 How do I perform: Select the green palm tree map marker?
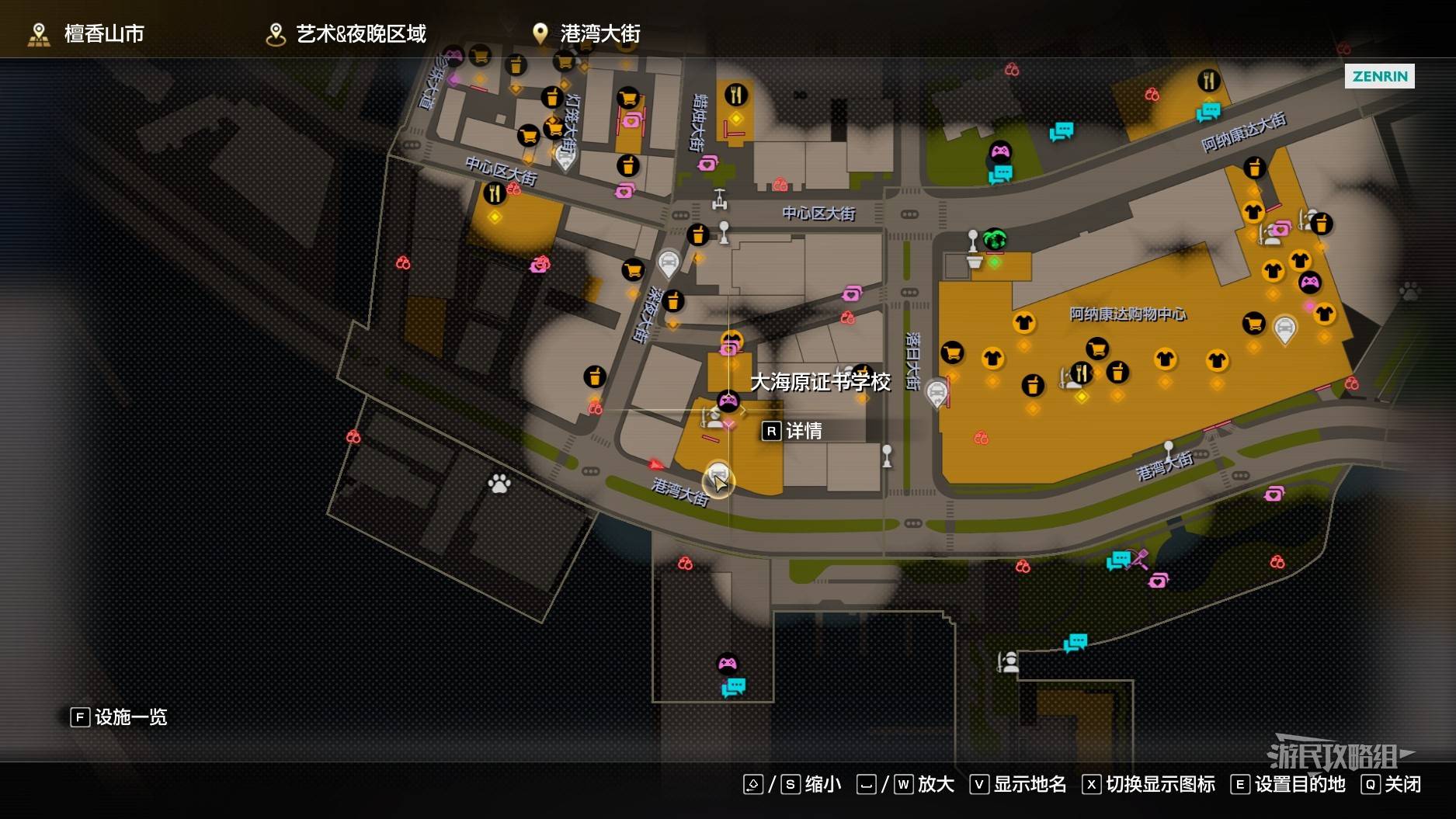(x=995, y=238)
